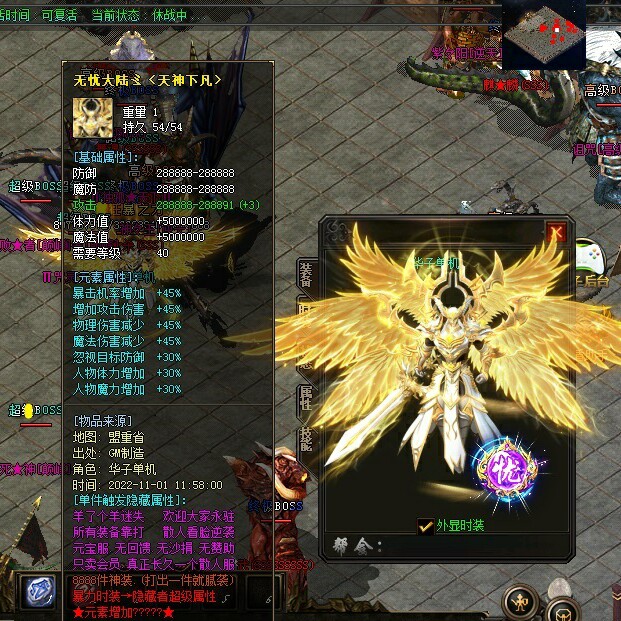Open the minimap

coord(543,35)
